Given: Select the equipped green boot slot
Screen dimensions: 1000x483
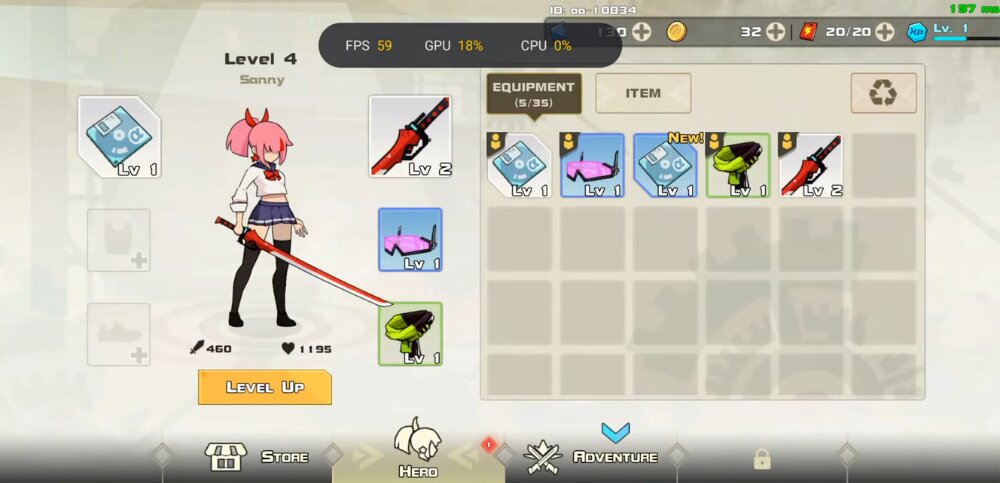Looking at the screenshot, I should pyautogui.click(x=410, y=334).
